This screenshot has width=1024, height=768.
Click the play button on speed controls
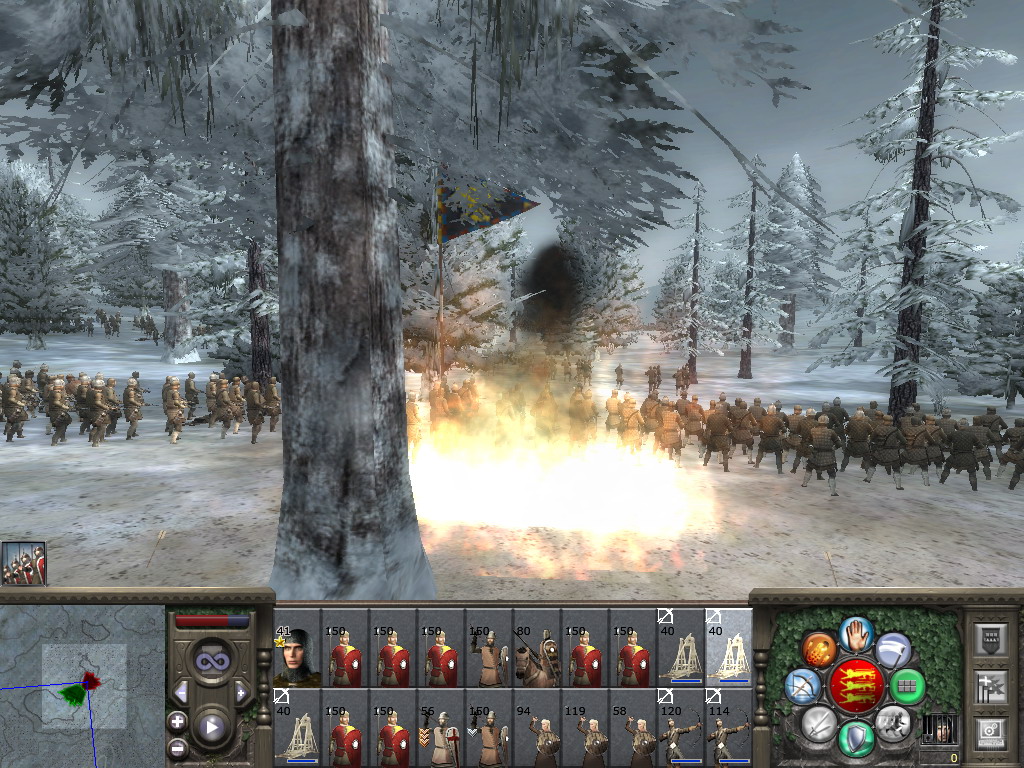211,727
